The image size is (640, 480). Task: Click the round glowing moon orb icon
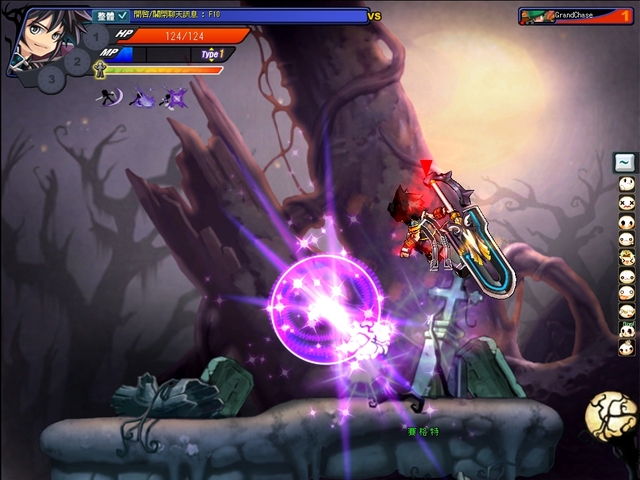(x=610, y=416)
